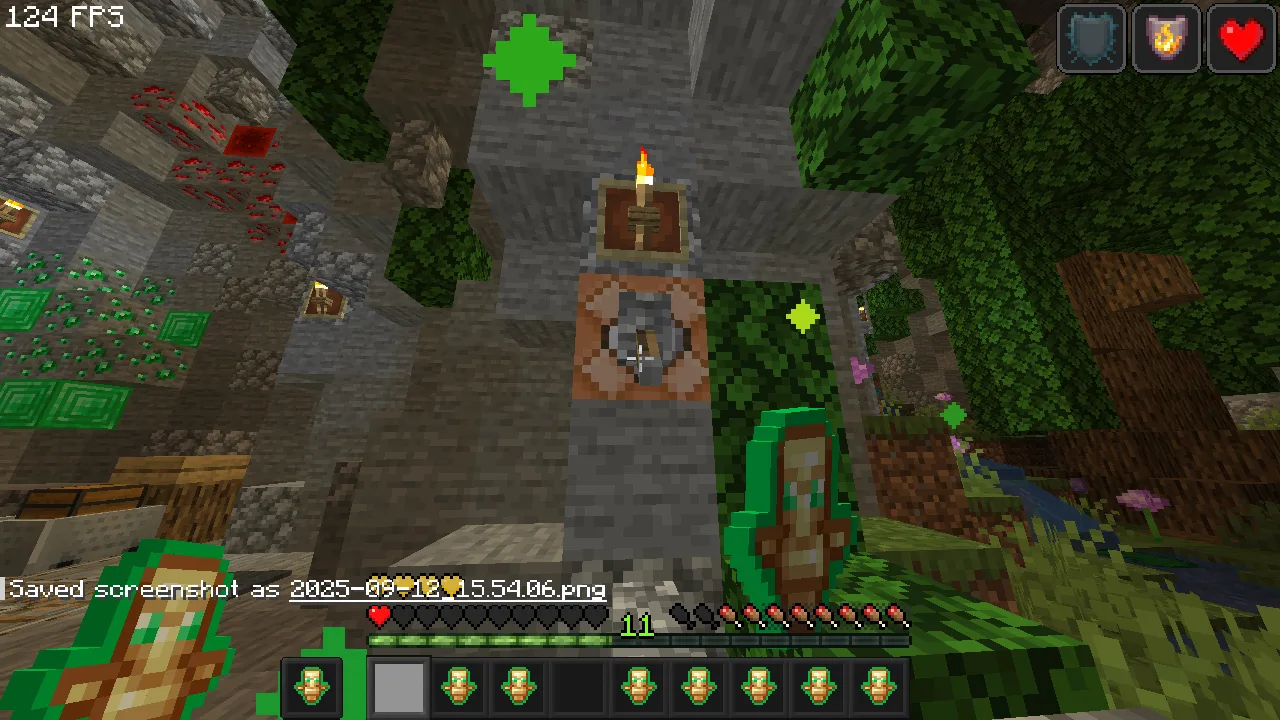
Task: Click the Fire Resistance effect icon
Action: (x=1166, y=40)
